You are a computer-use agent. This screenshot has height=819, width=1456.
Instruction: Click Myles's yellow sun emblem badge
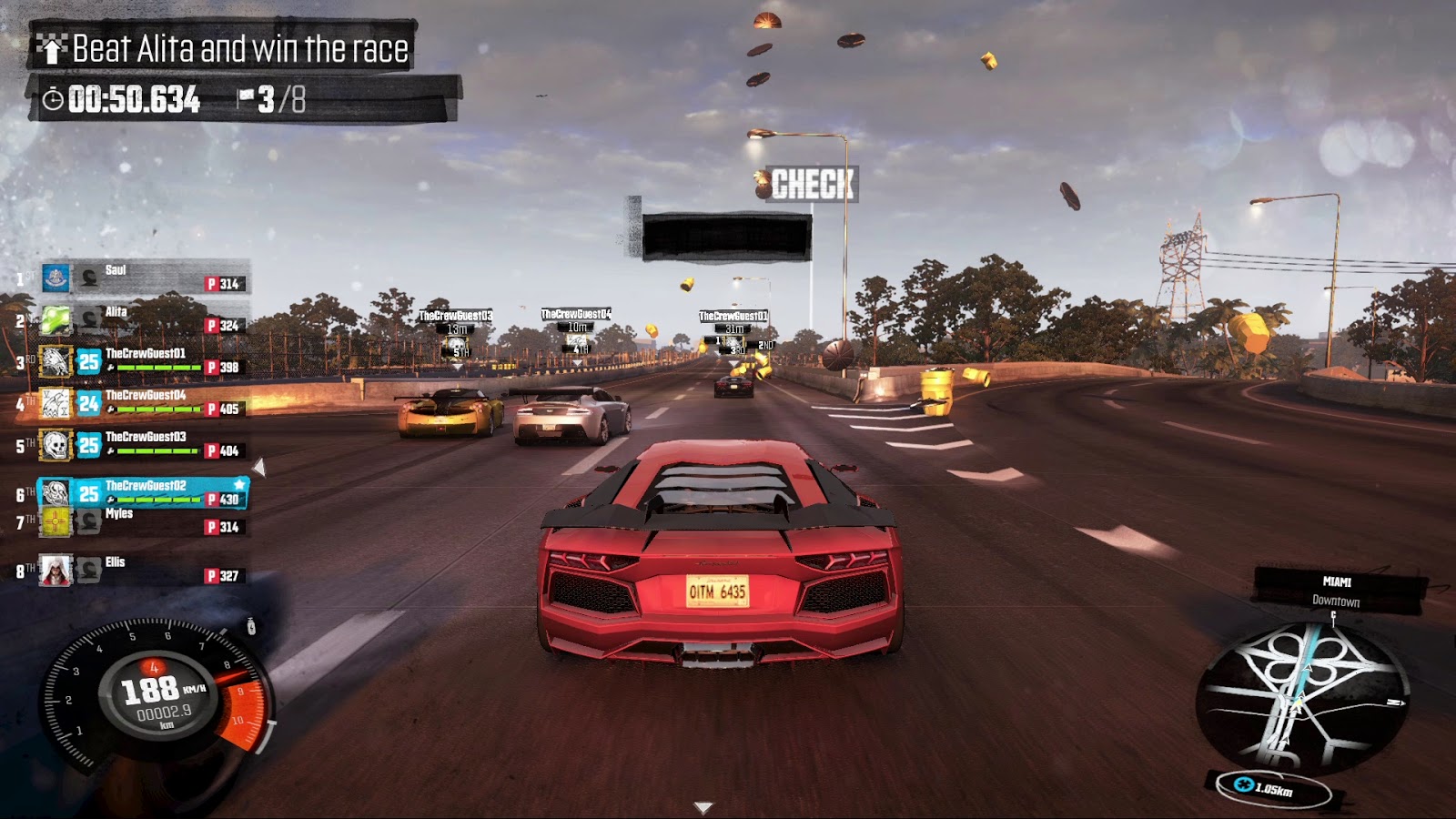point(56,521)
